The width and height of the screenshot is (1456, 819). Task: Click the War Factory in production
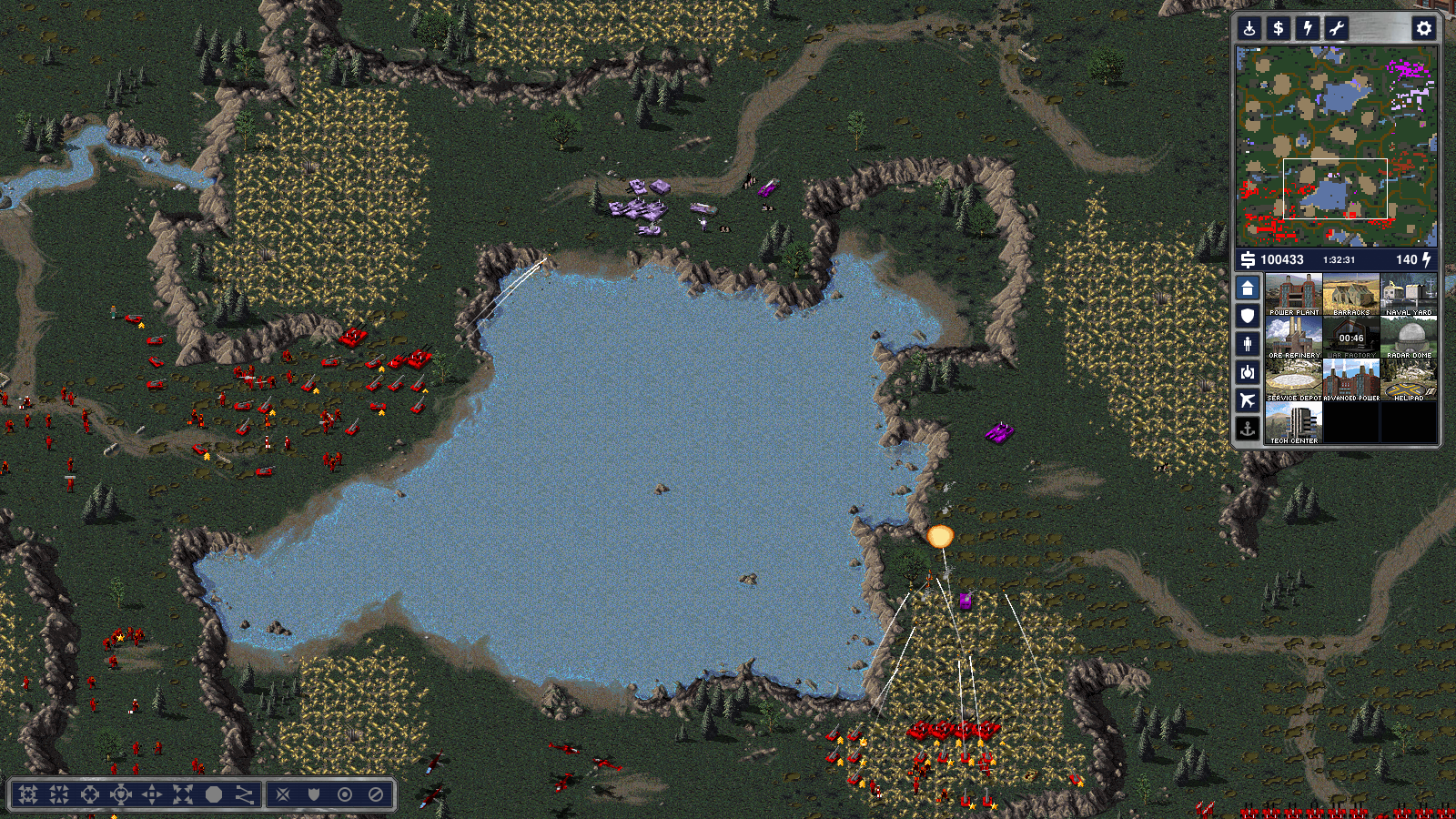[1351, 337]
